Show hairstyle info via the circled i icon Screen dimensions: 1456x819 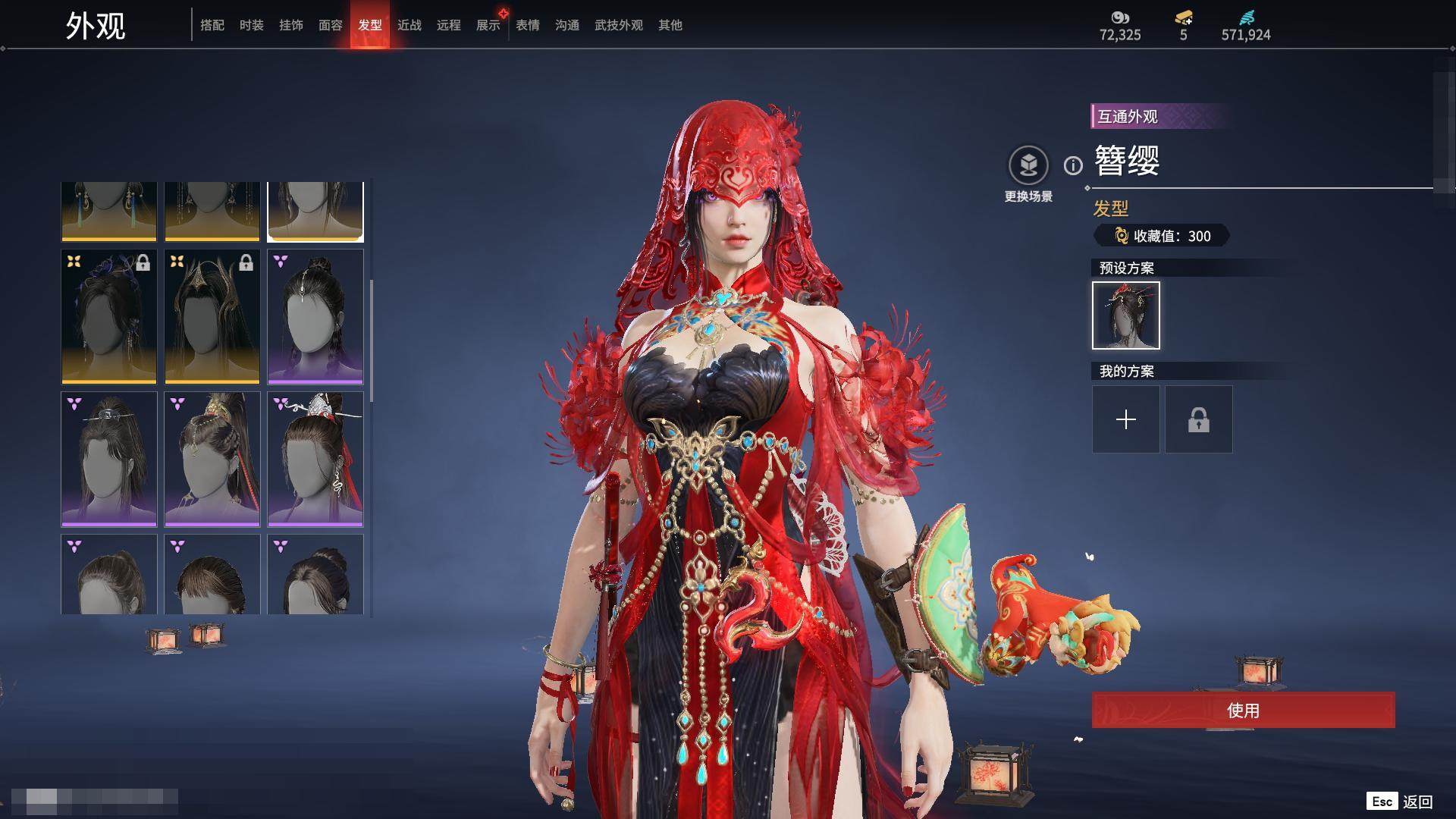1073,165
